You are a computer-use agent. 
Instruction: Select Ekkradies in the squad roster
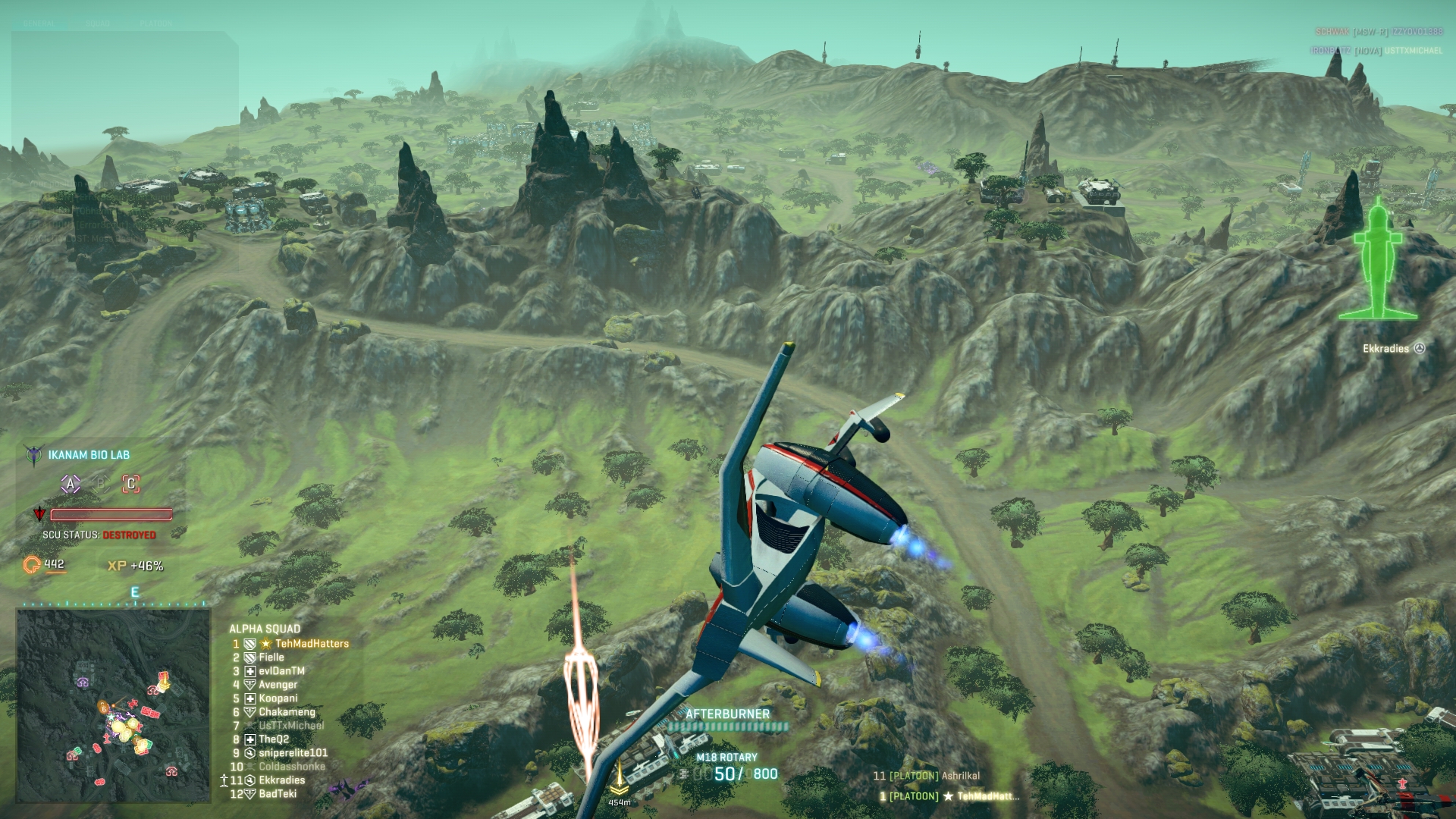(x=281, y=780)
